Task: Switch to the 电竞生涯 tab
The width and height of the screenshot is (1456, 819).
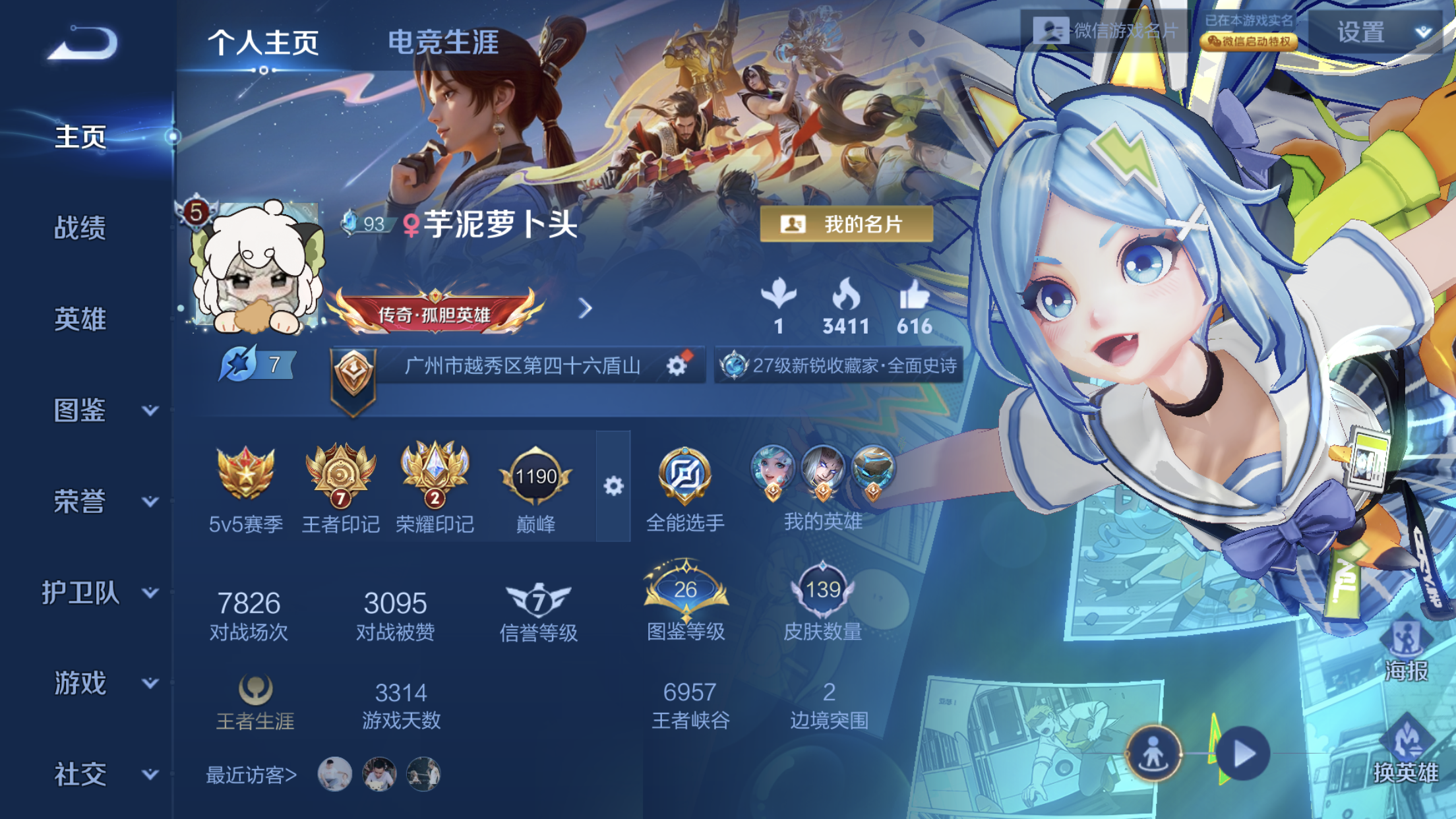Action: (x=443, y=41)
